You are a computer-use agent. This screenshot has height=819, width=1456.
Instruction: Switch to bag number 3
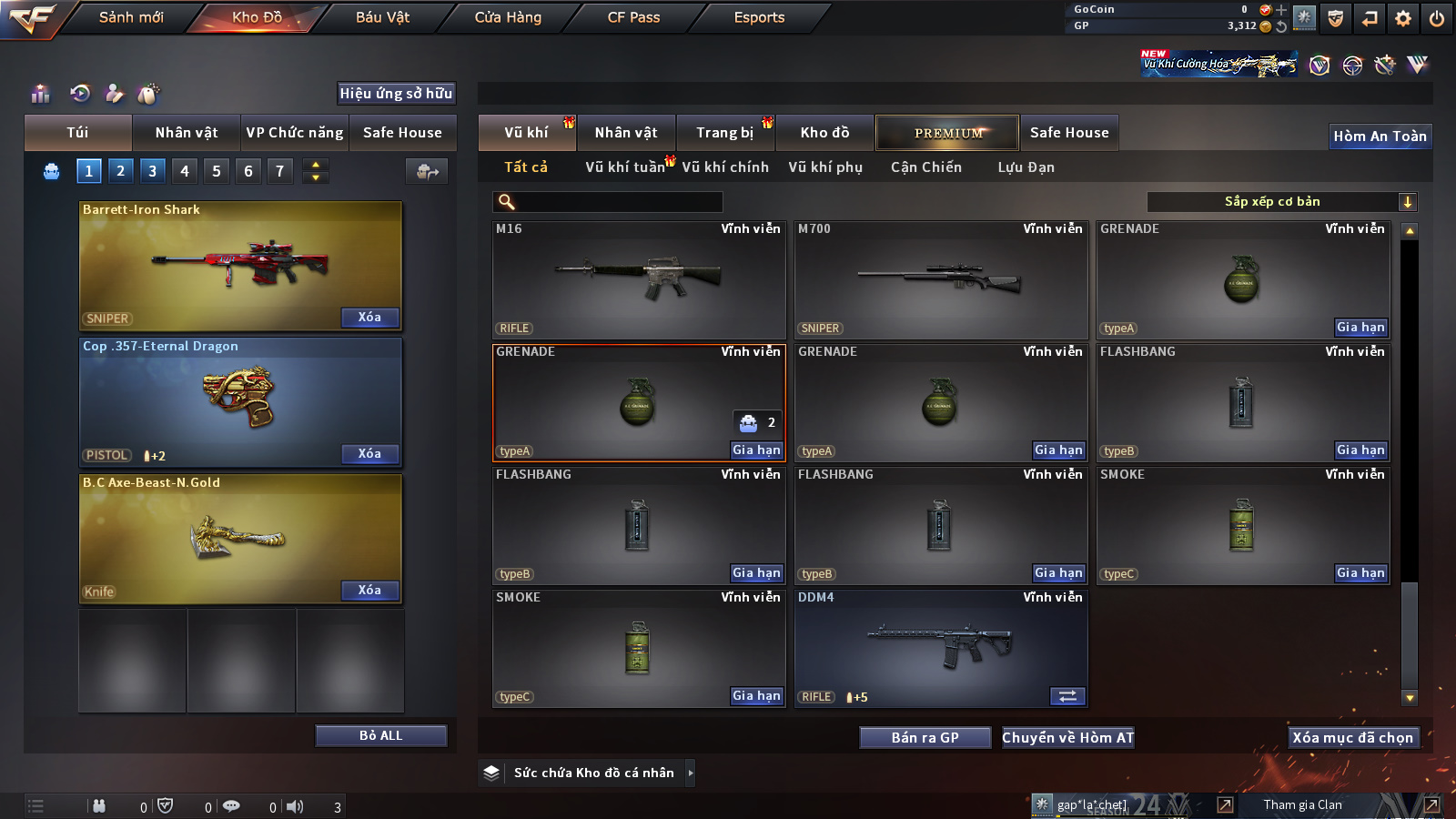(x=152, y=171)
